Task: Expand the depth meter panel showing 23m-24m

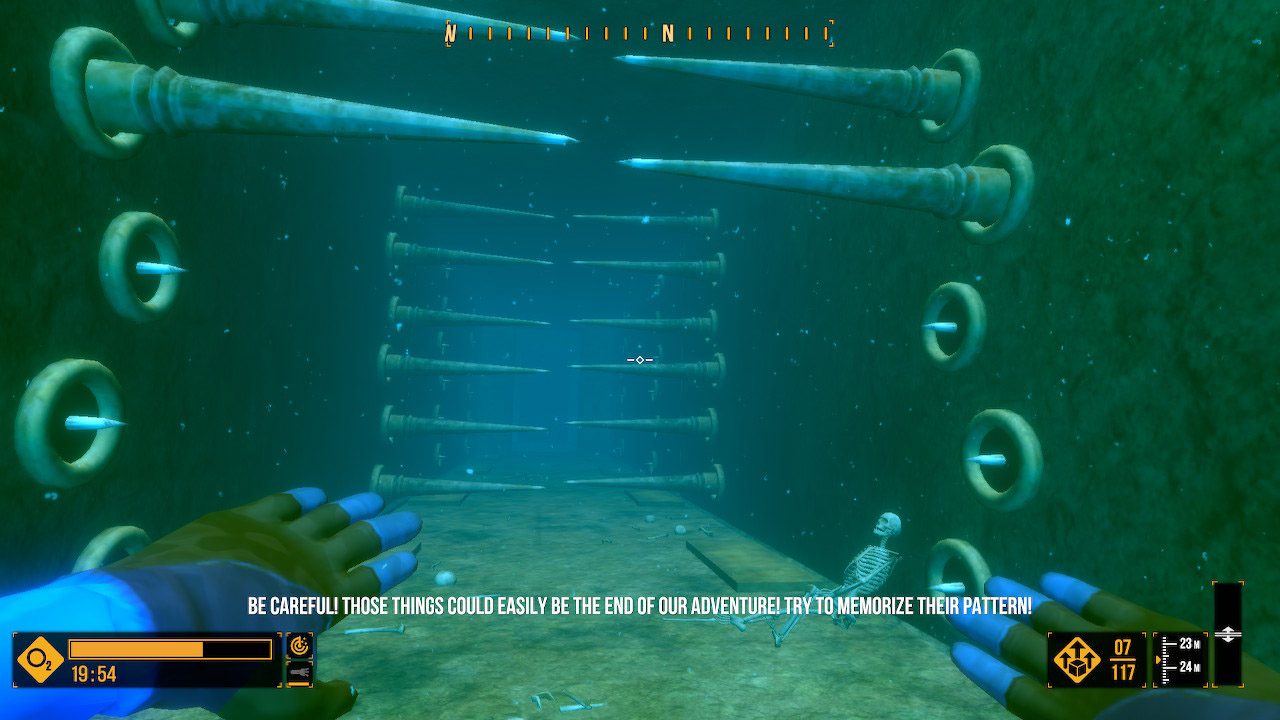Action: 1180,657
